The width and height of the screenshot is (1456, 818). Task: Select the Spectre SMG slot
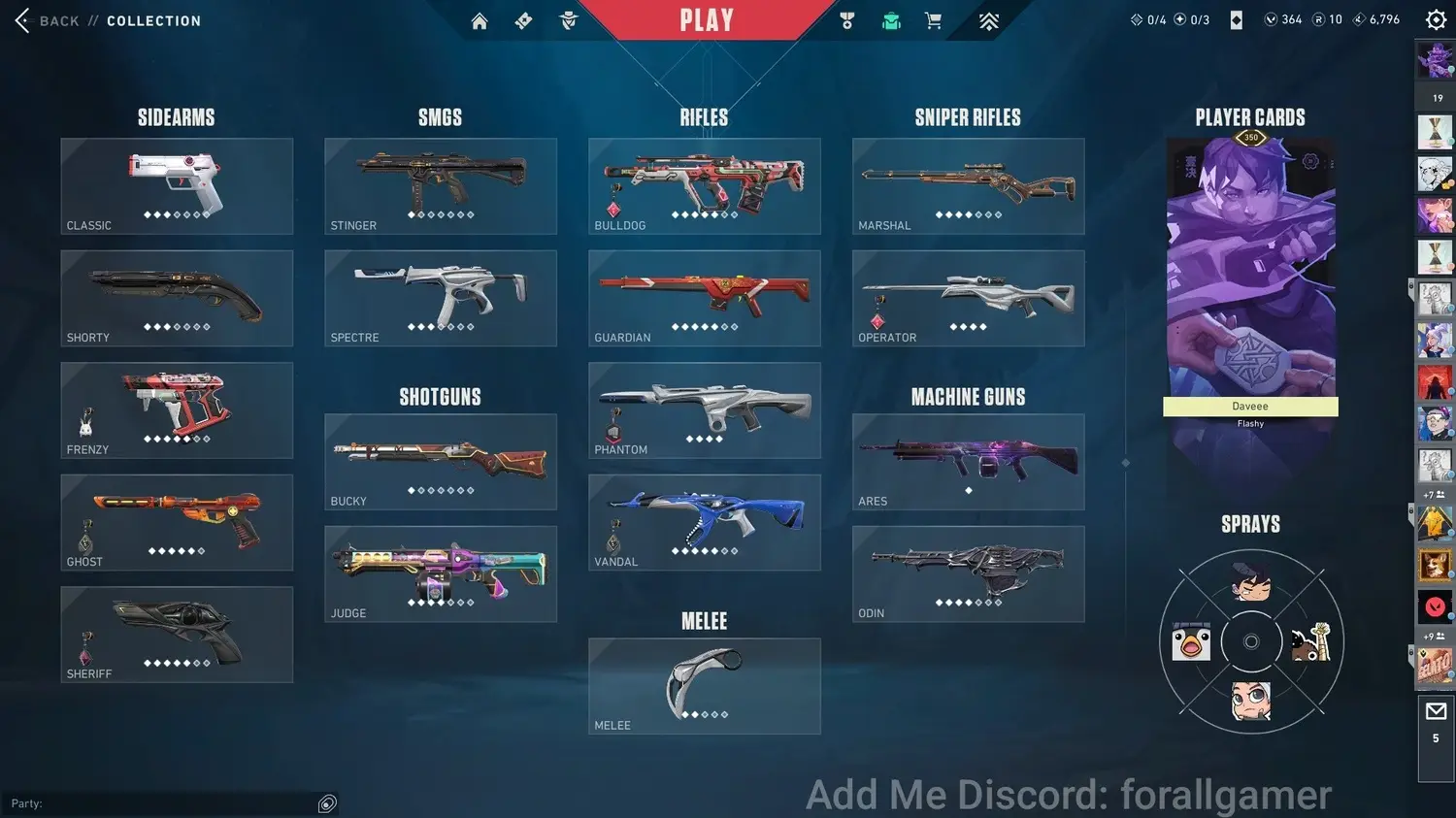coord(441,298)
